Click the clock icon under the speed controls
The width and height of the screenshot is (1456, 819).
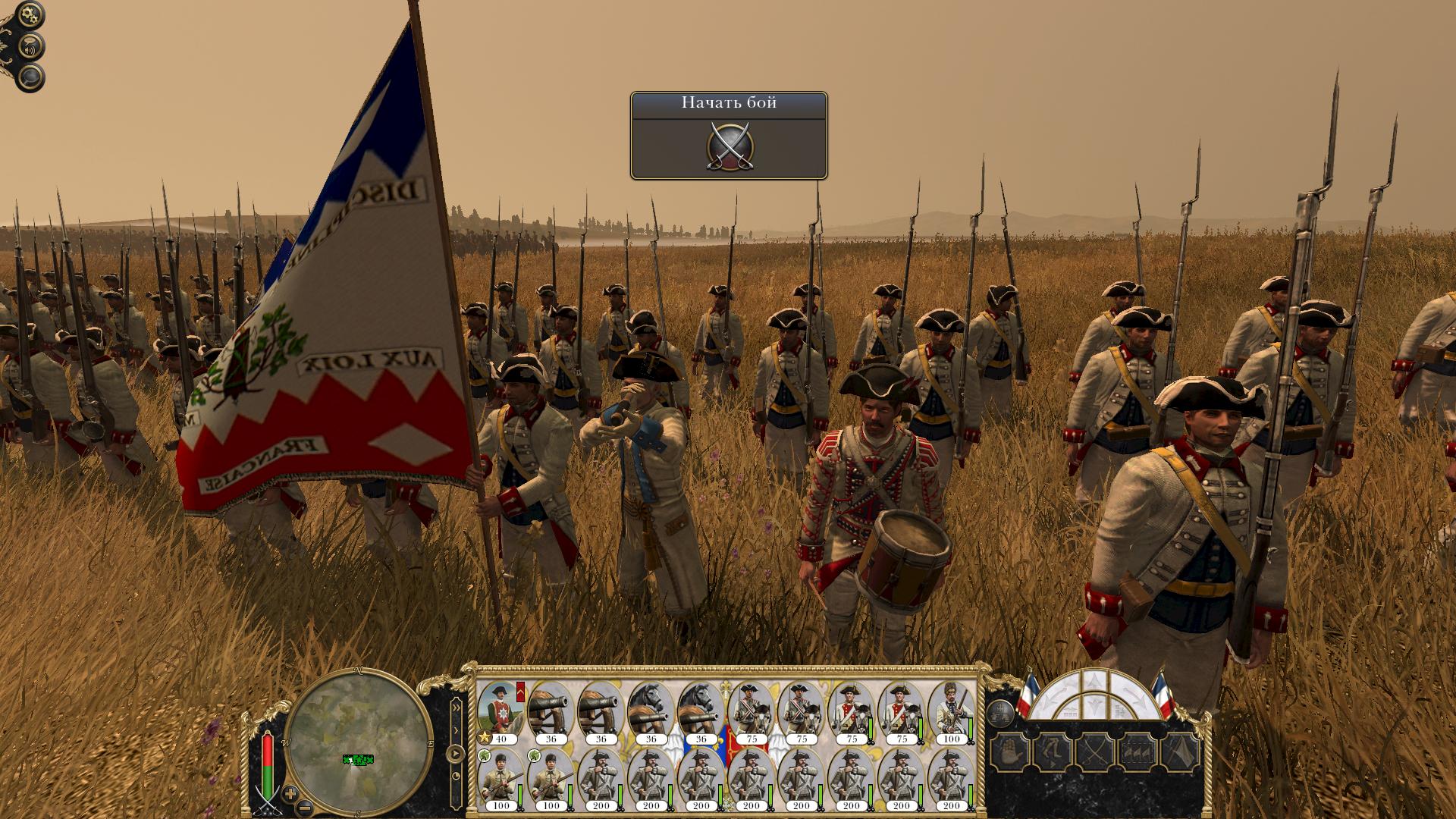point(456,777)
